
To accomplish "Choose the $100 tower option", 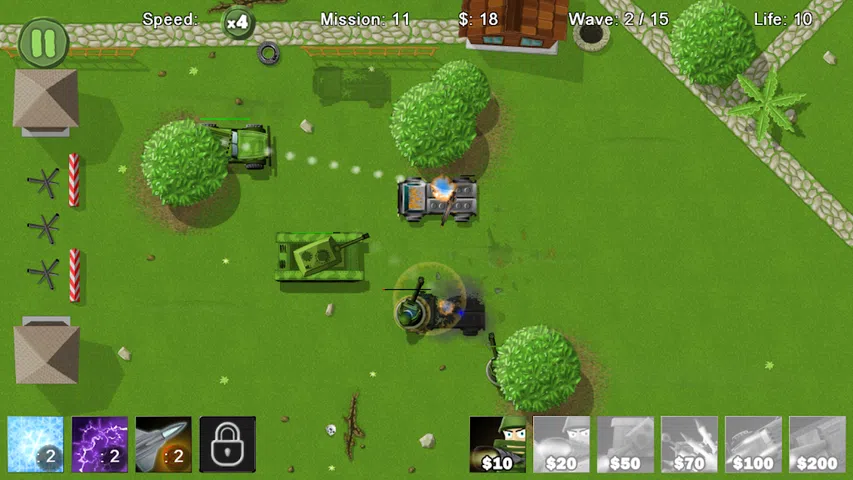I will [x=753, y=444].
